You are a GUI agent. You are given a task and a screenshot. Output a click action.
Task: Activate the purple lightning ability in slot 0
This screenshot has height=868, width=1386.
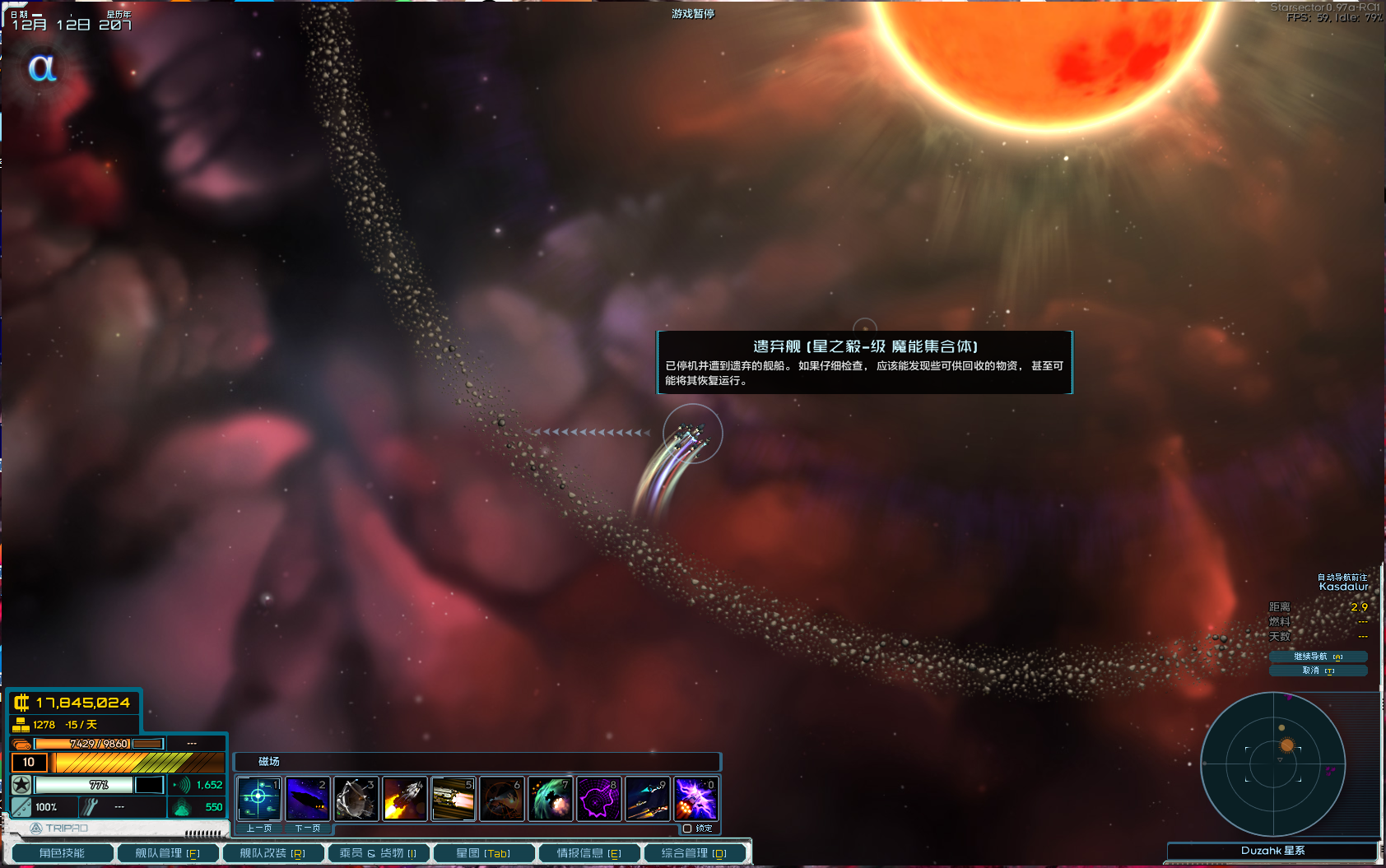click(695, 798)
